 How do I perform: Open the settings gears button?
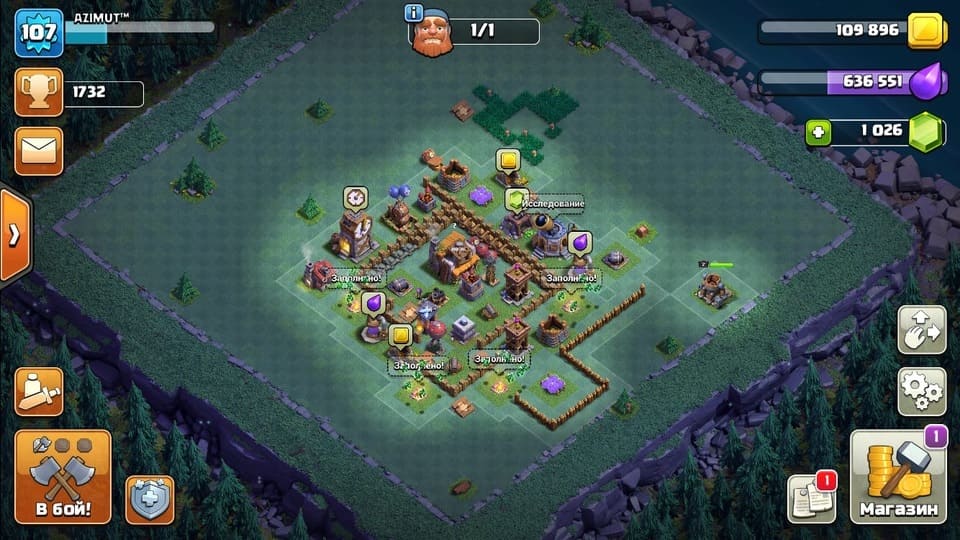922,391
